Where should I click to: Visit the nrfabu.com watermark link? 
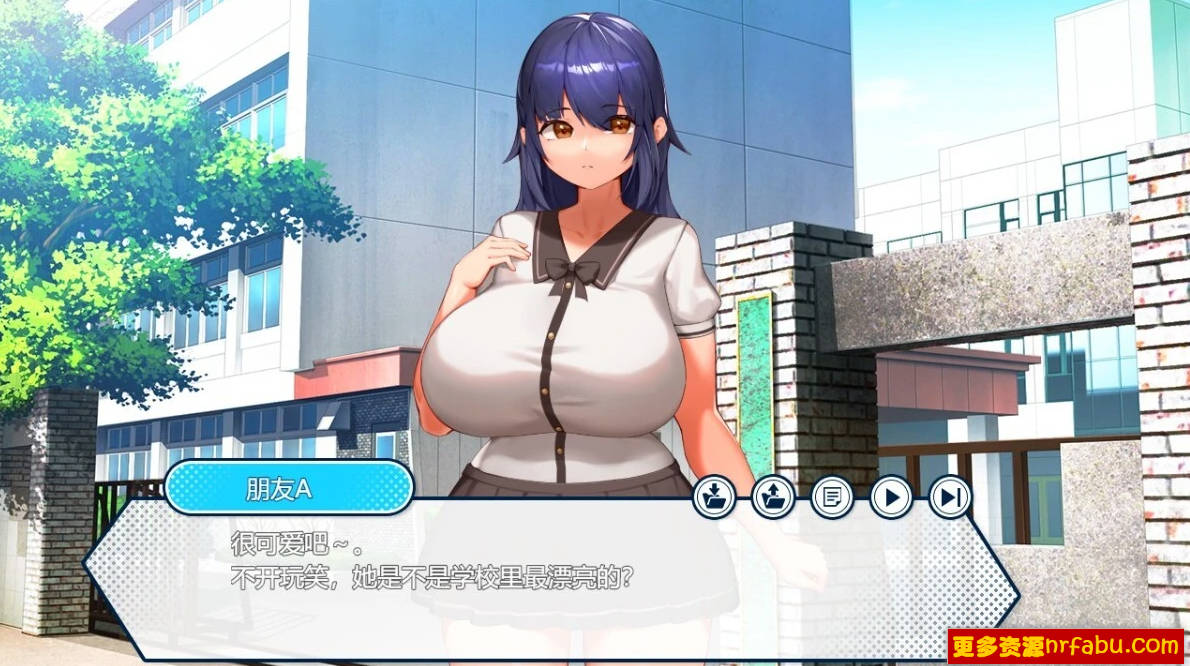[1064, 646]
